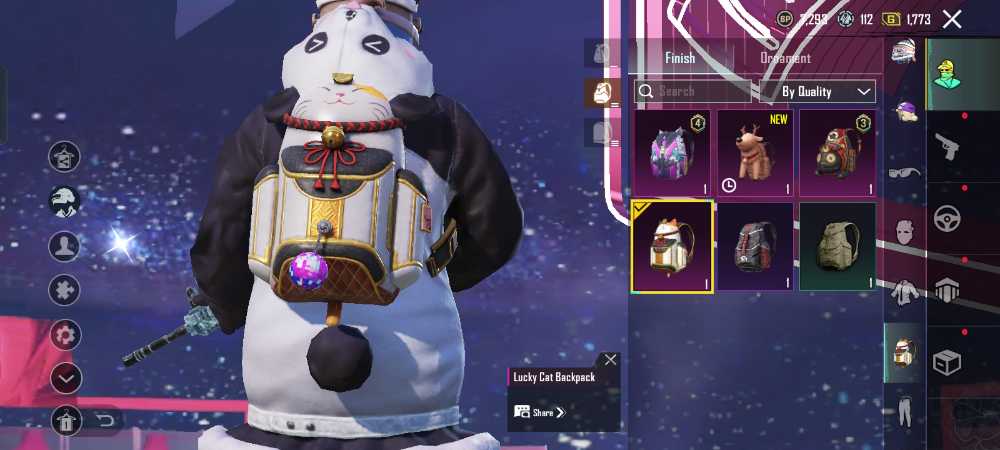
Task: Close the inventory screen
Action: coord(952,19)
